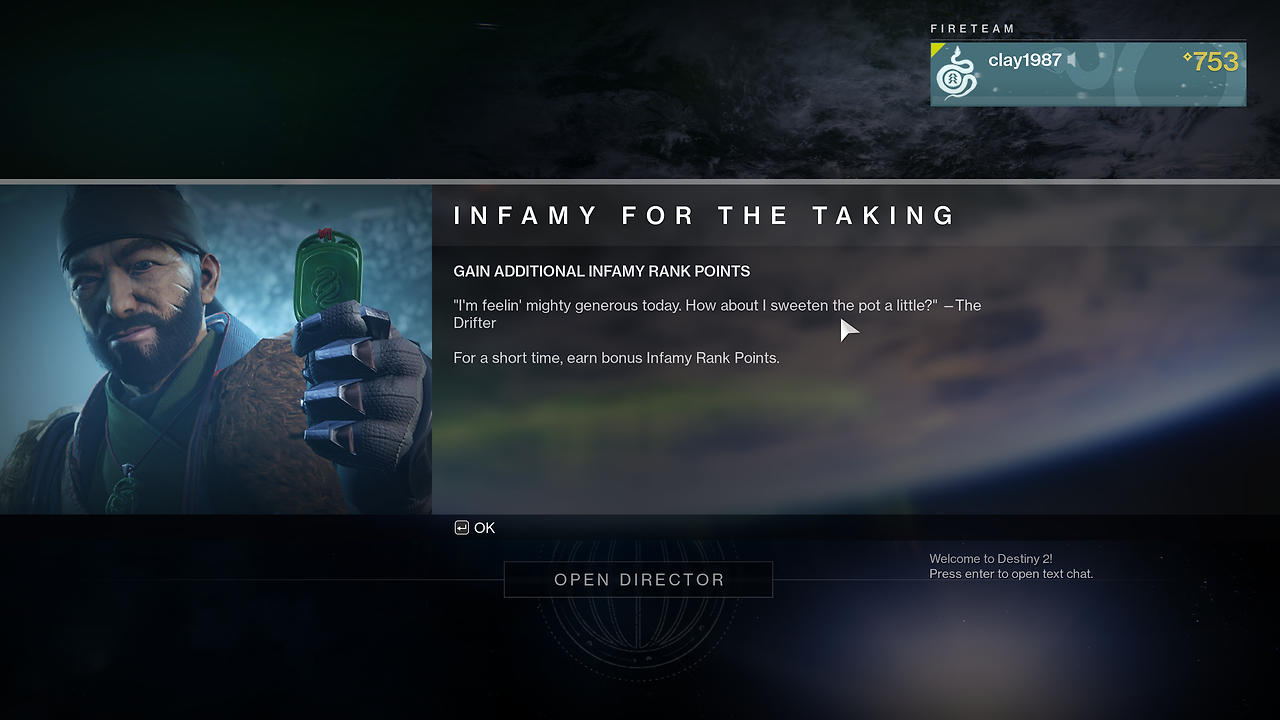Confirm the Infamy notice with OK
The image size is (1280, 720).
tap(475, 528)
